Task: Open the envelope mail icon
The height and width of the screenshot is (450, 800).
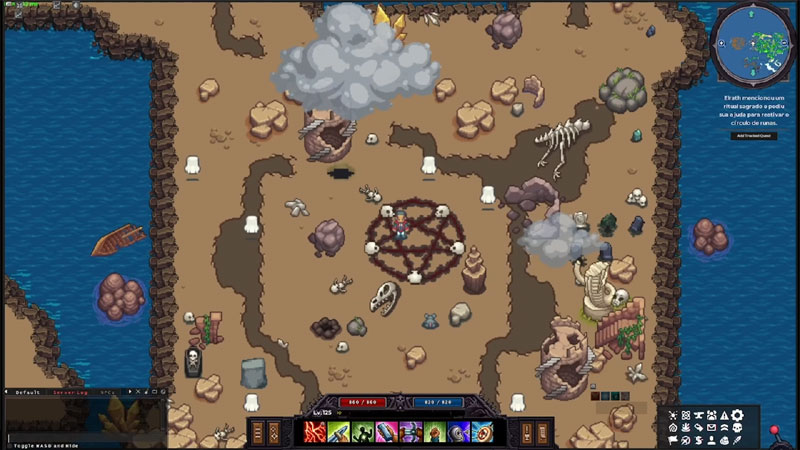Action: click(712, 427)
